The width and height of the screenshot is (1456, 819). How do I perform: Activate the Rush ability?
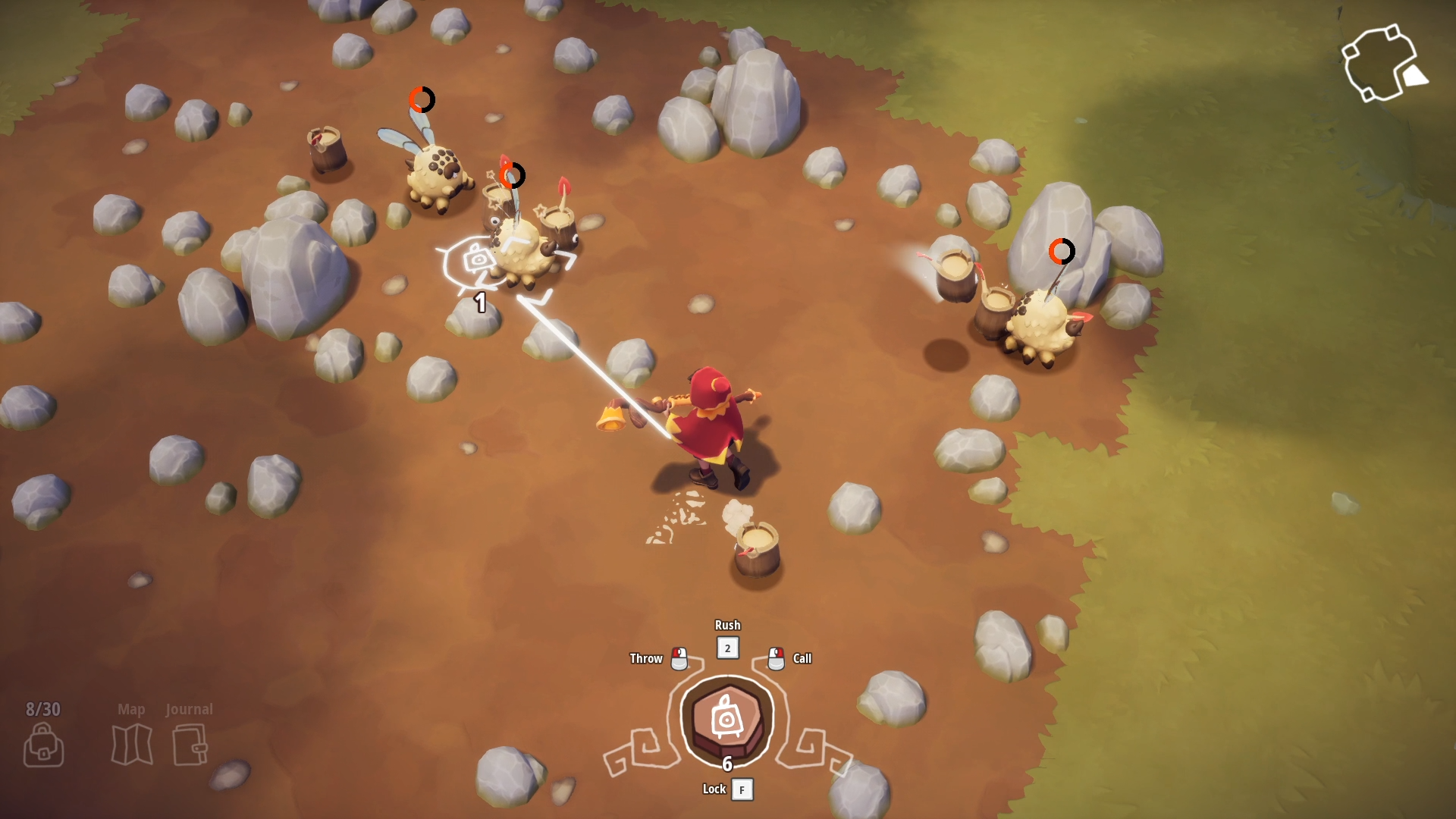pyautogui.click(x=727, y=625)
